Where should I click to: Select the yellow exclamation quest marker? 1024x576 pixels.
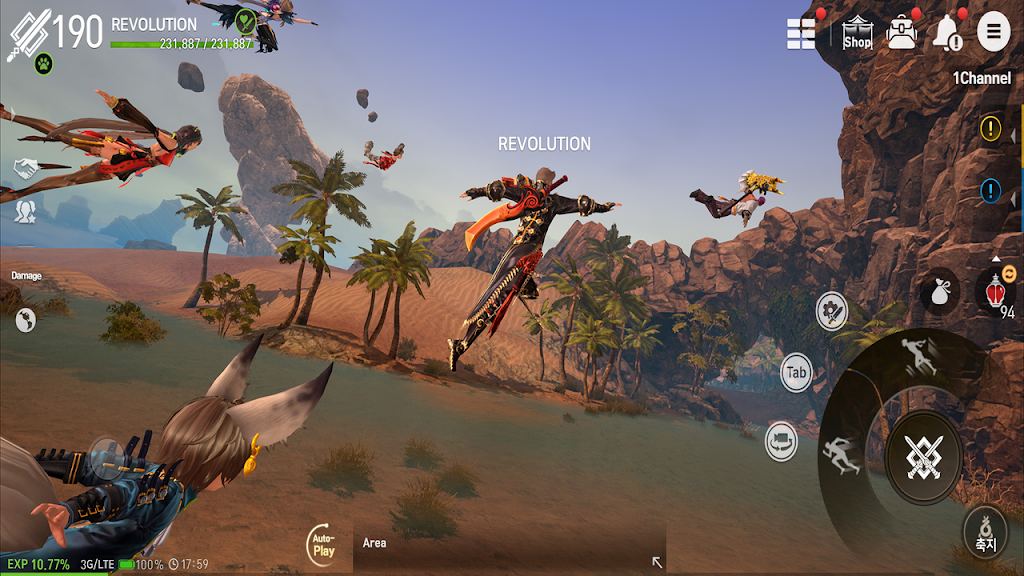[x=990, y=128]
